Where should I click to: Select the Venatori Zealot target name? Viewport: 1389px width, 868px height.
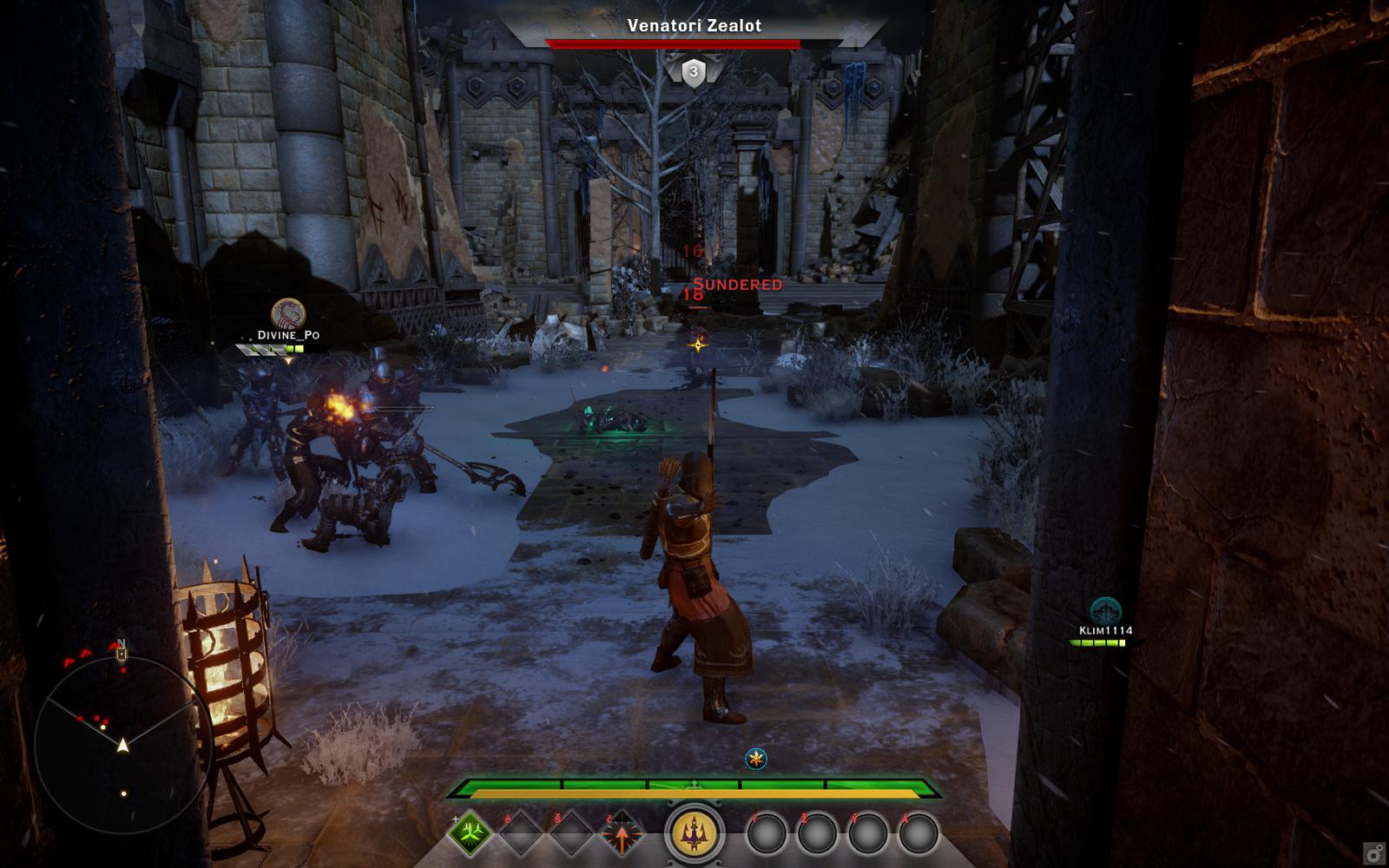coord(694,26)
